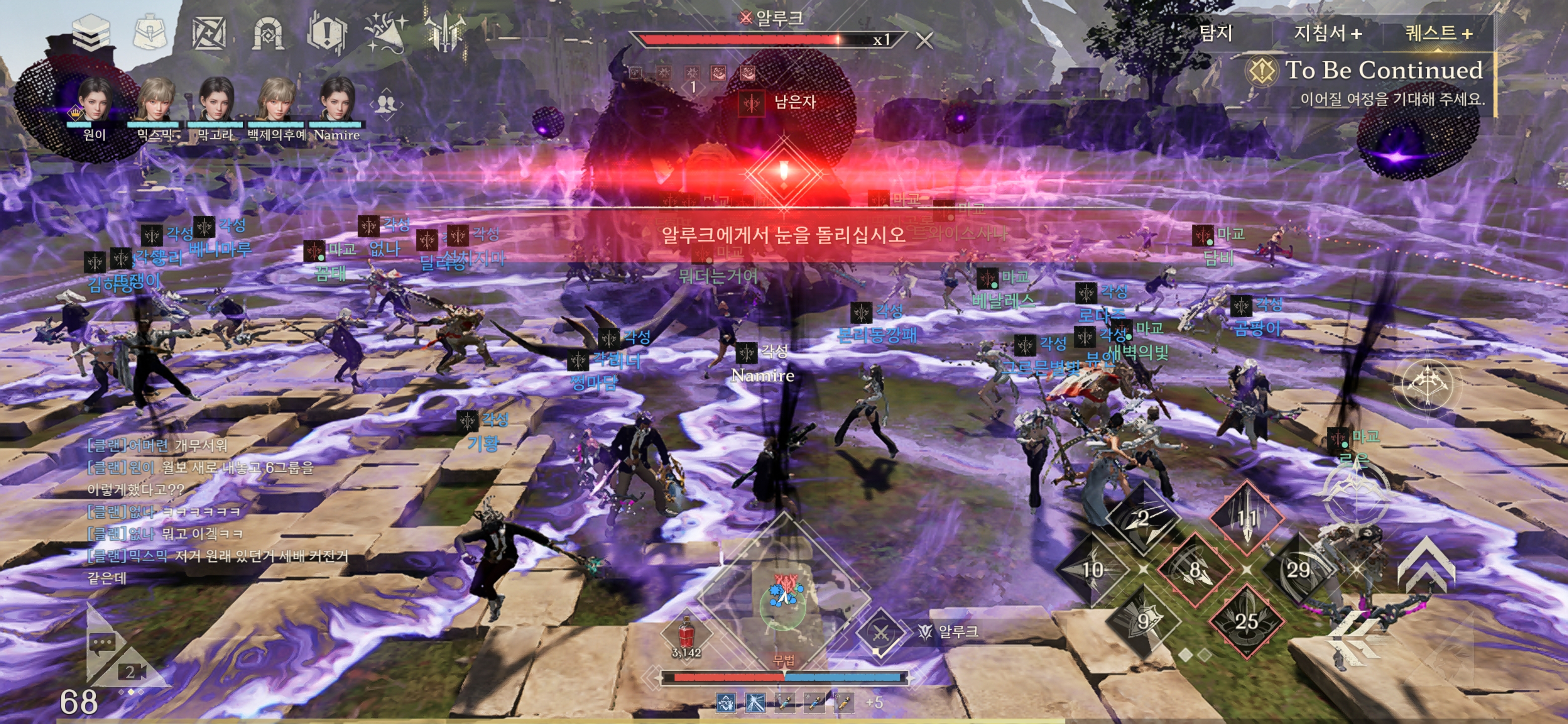Open the inventory bag icon
This screenshot has width=1568, height=724.
click(150, 32)
